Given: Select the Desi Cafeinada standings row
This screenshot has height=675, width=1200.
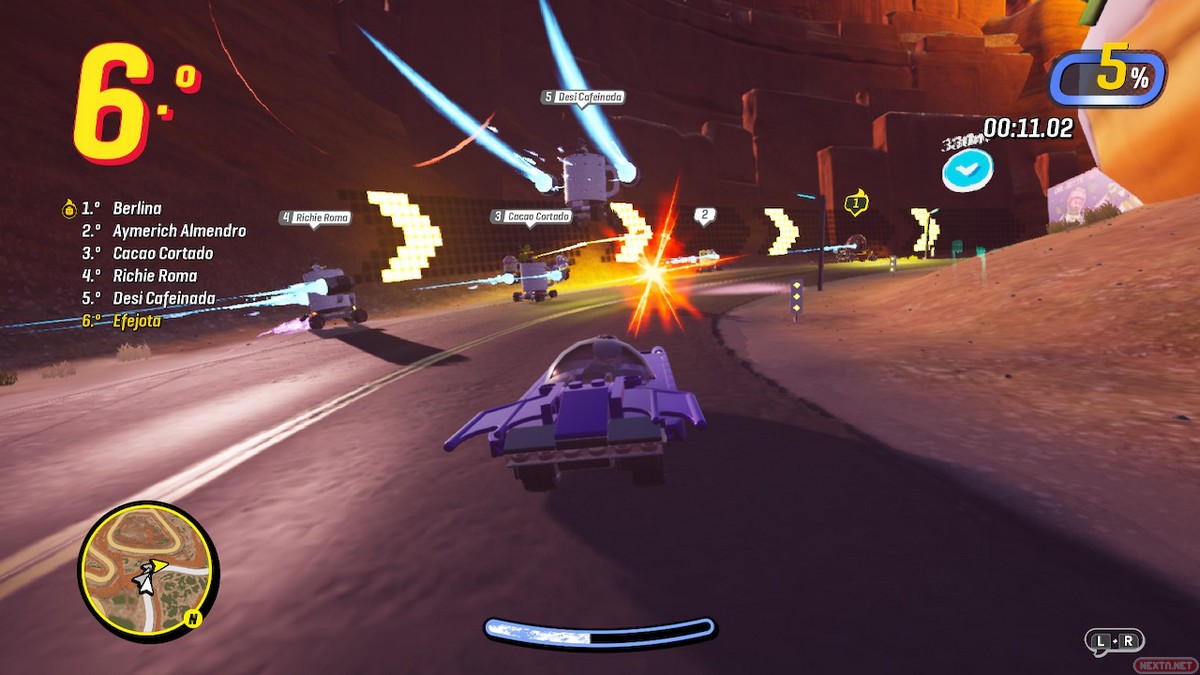Looking at the screenshot, I should coord(164,298).
